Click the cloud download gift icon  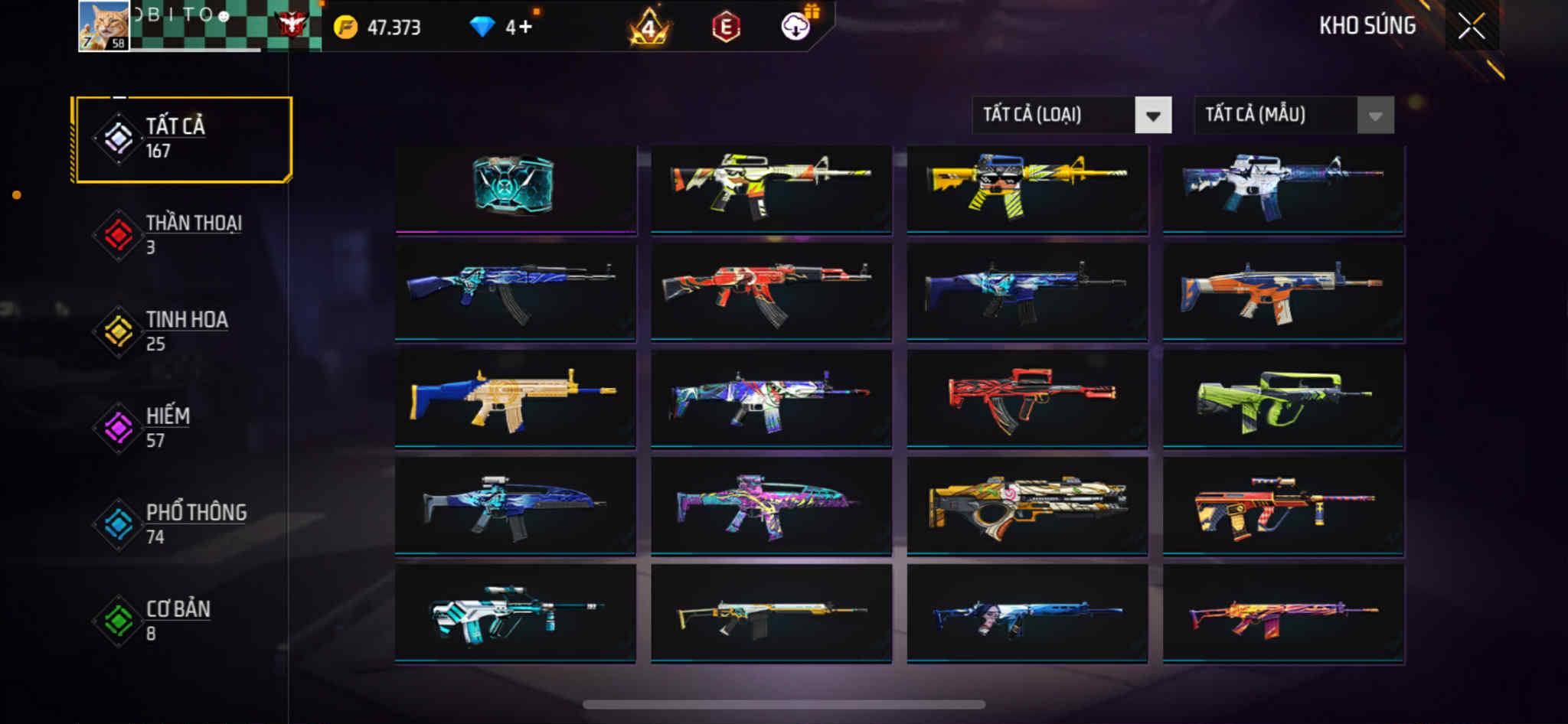[x=796, y=27]
